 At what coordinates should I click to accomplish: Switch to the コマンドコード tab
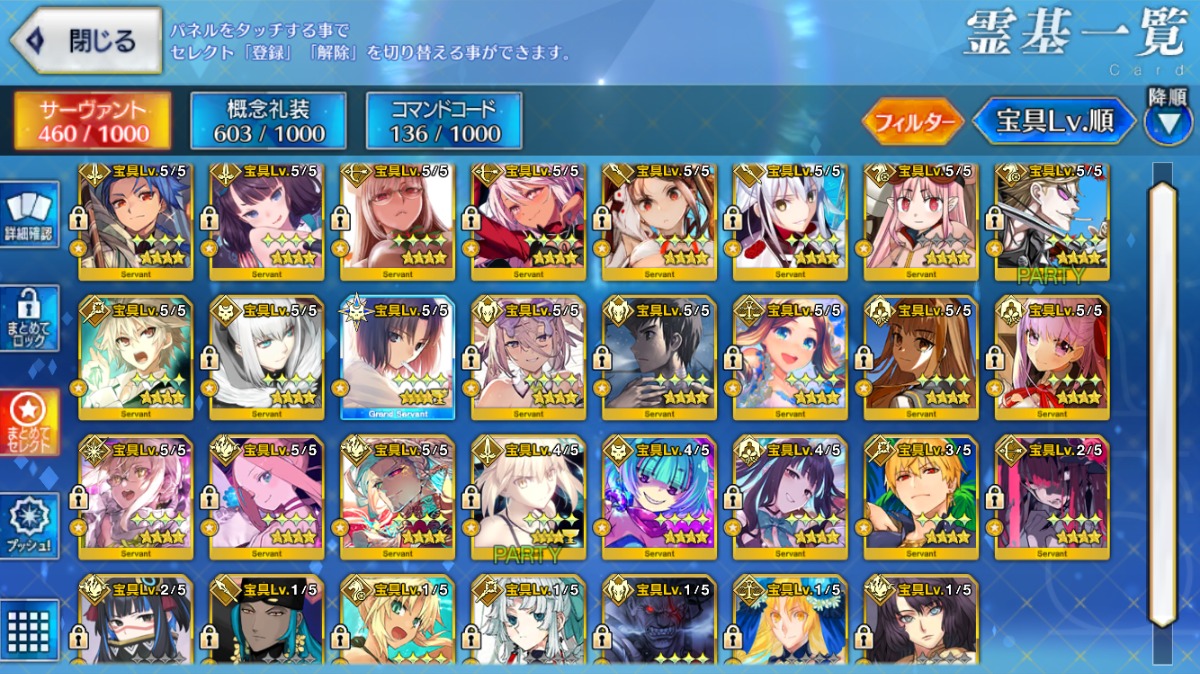(x=444, y=121)
